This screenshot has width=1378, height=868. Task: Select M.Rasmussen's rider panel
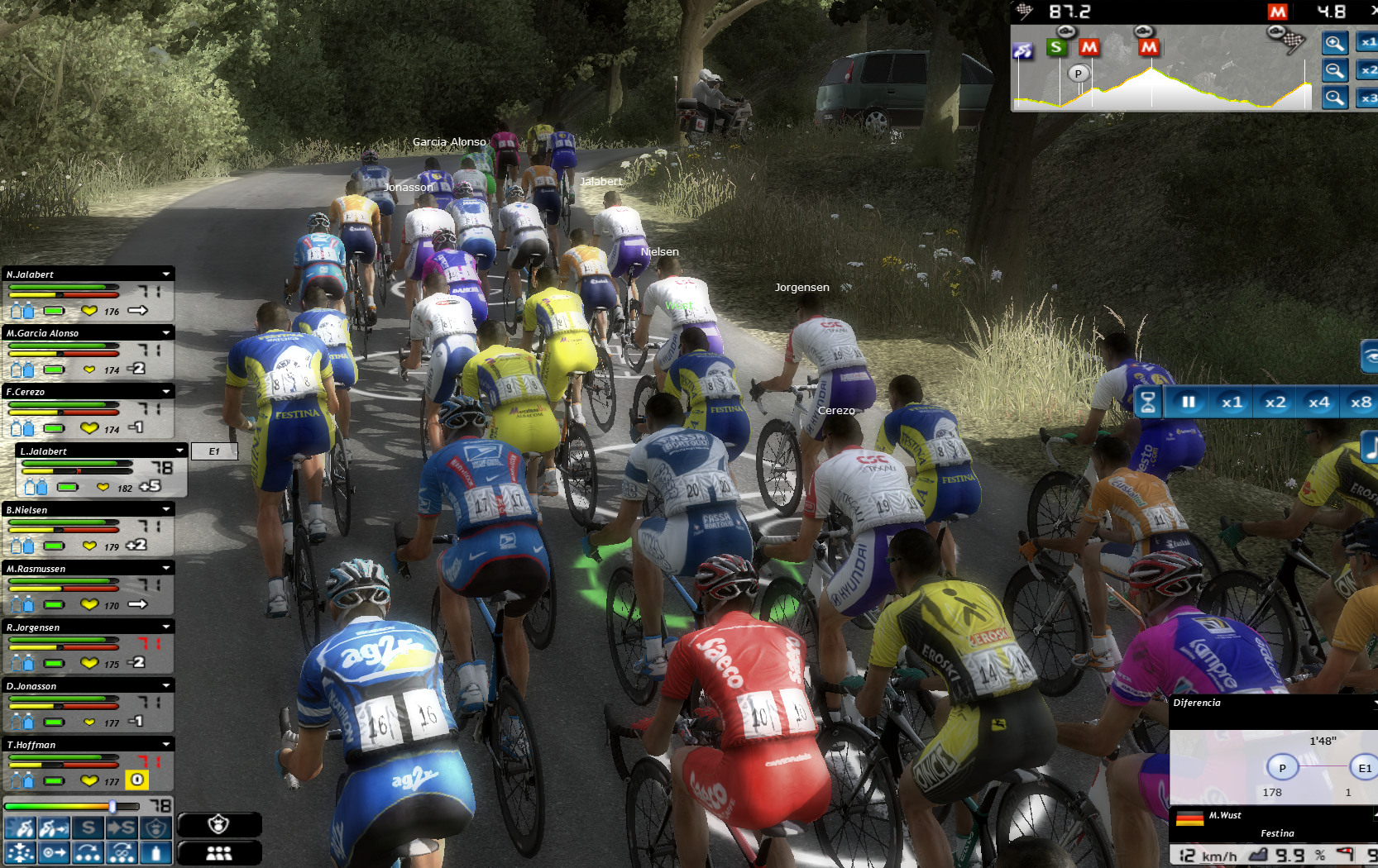click(74, 569)
